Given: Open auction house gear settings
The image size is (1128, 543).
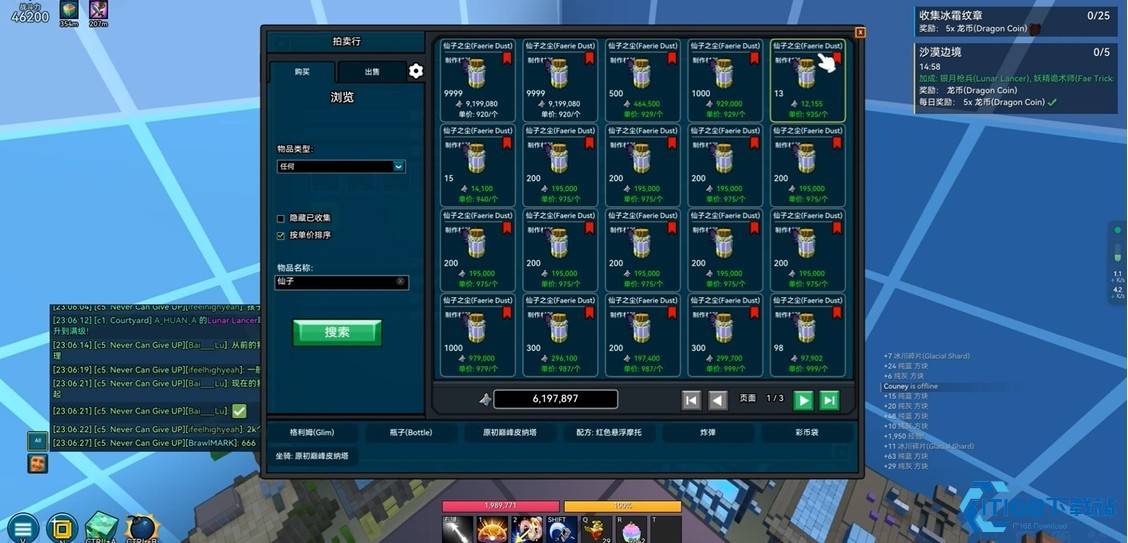Looking at the screenshot, I should tap(416, 71).
